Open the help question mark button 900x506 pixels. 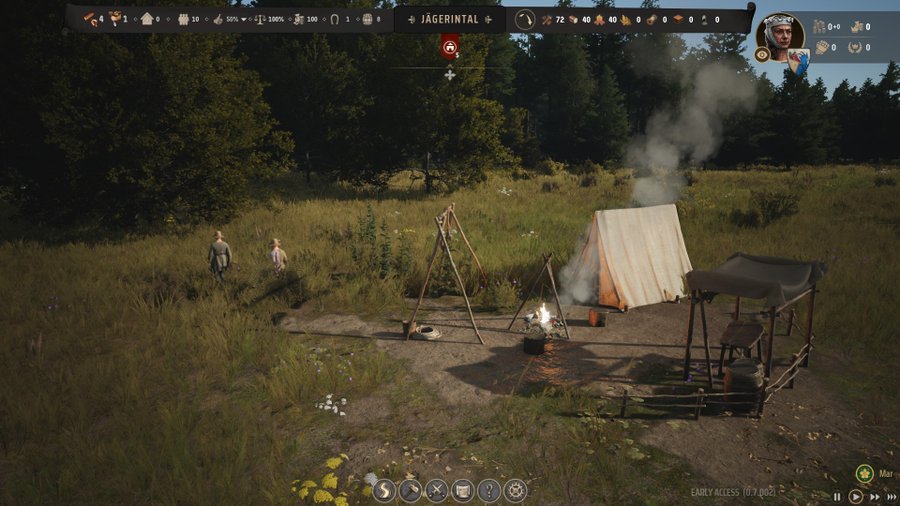(489, 490)
